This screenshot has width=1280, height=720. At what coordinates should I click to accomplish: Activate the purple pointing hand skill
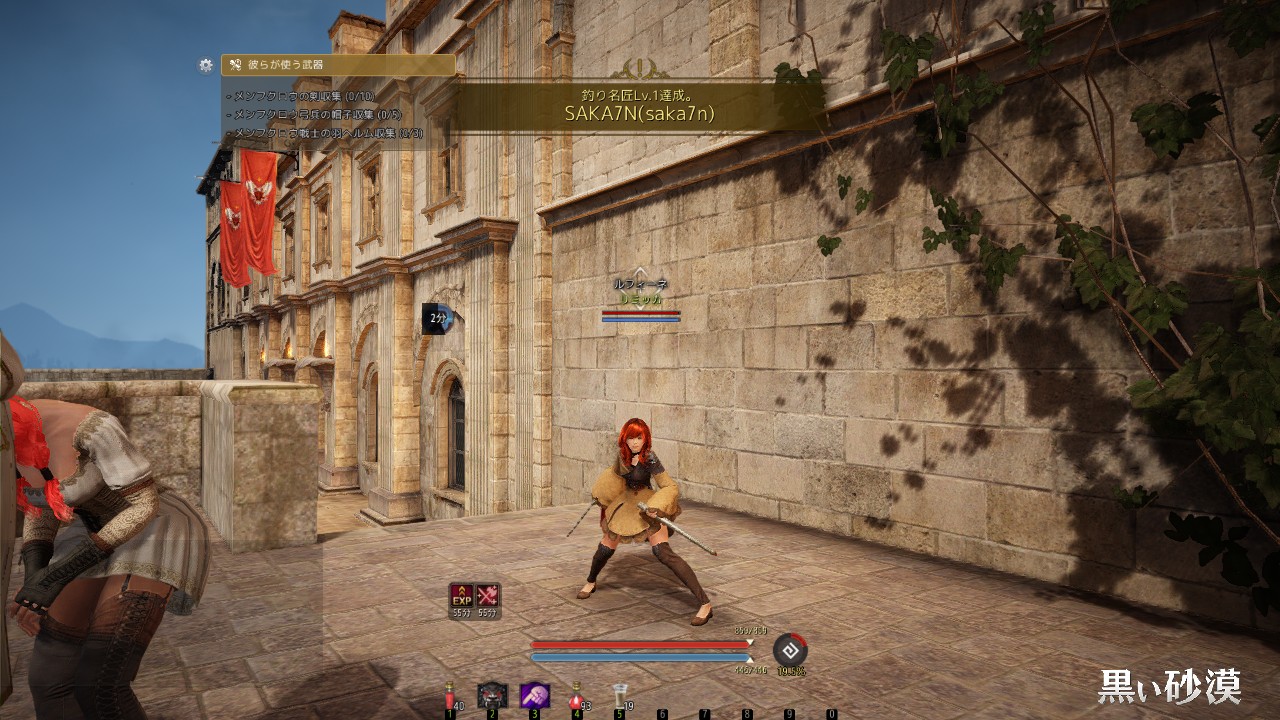point(534,695)
